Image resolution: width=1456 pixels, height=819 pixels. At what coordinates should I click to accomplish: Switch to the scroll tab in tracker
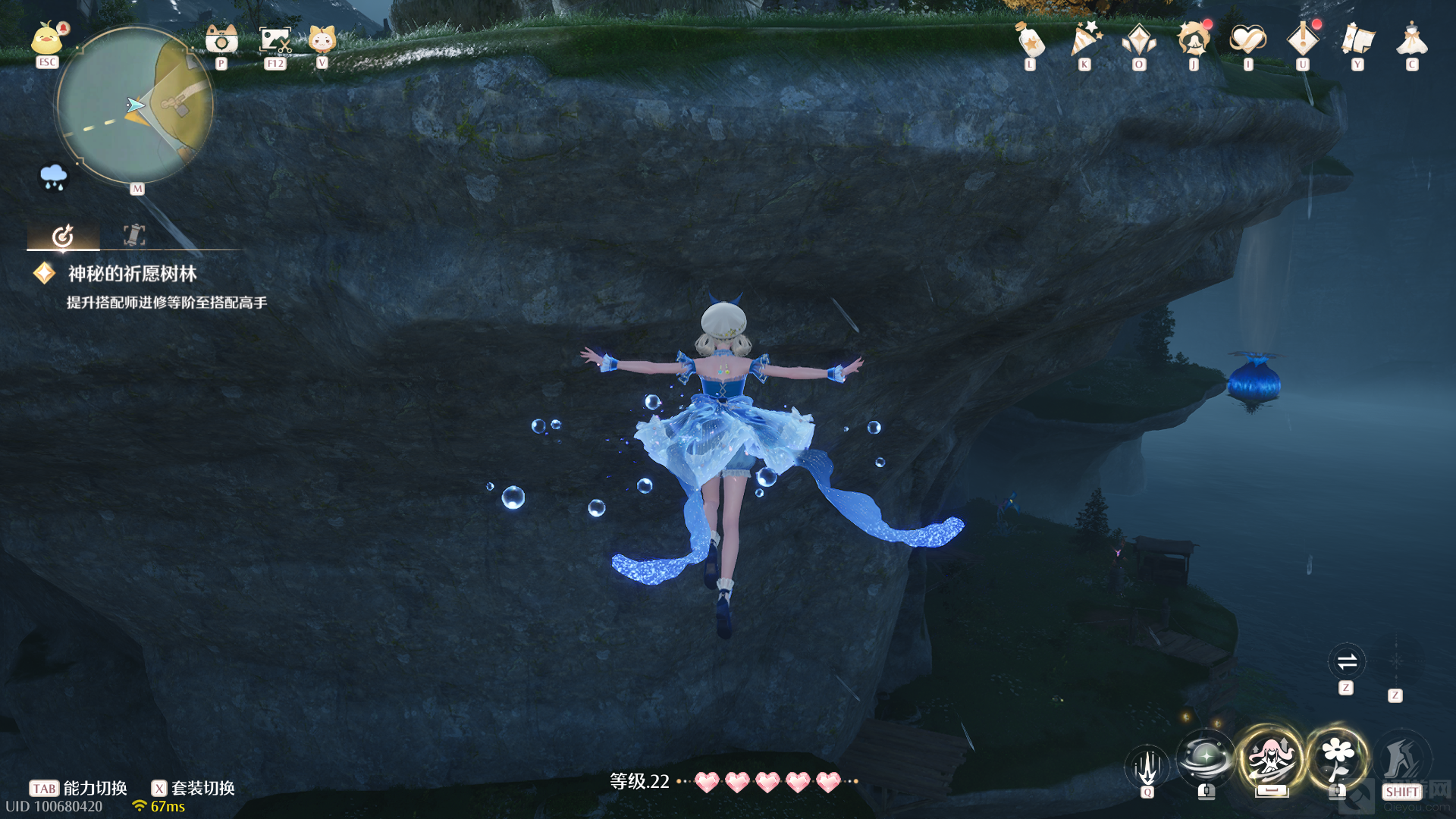tap(134, 235)
